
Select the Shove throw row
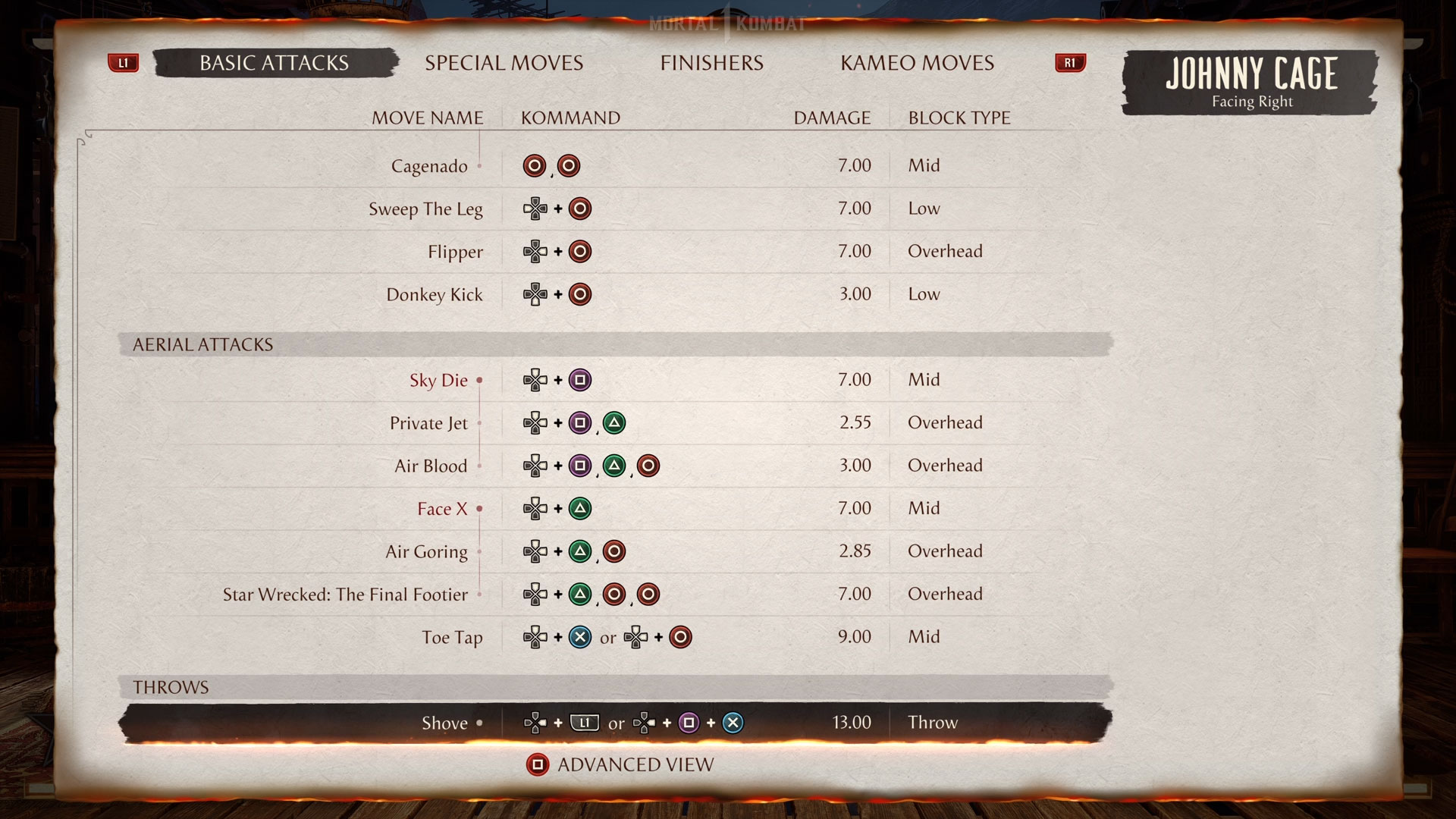(444, 723)
